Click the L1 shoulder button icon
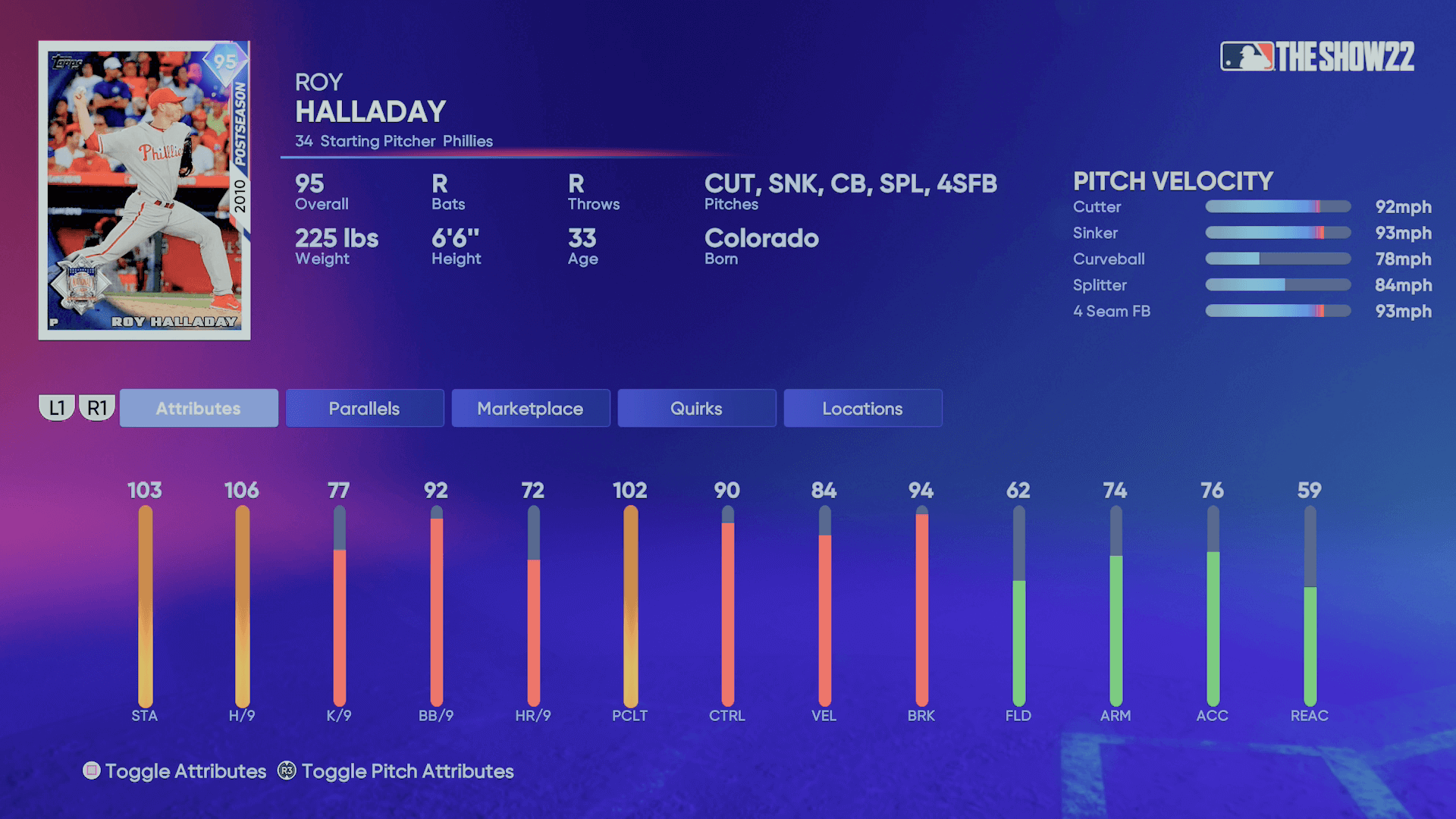Screen dimensions: 1456x819 pyautogui.click(x=55, y=407)
